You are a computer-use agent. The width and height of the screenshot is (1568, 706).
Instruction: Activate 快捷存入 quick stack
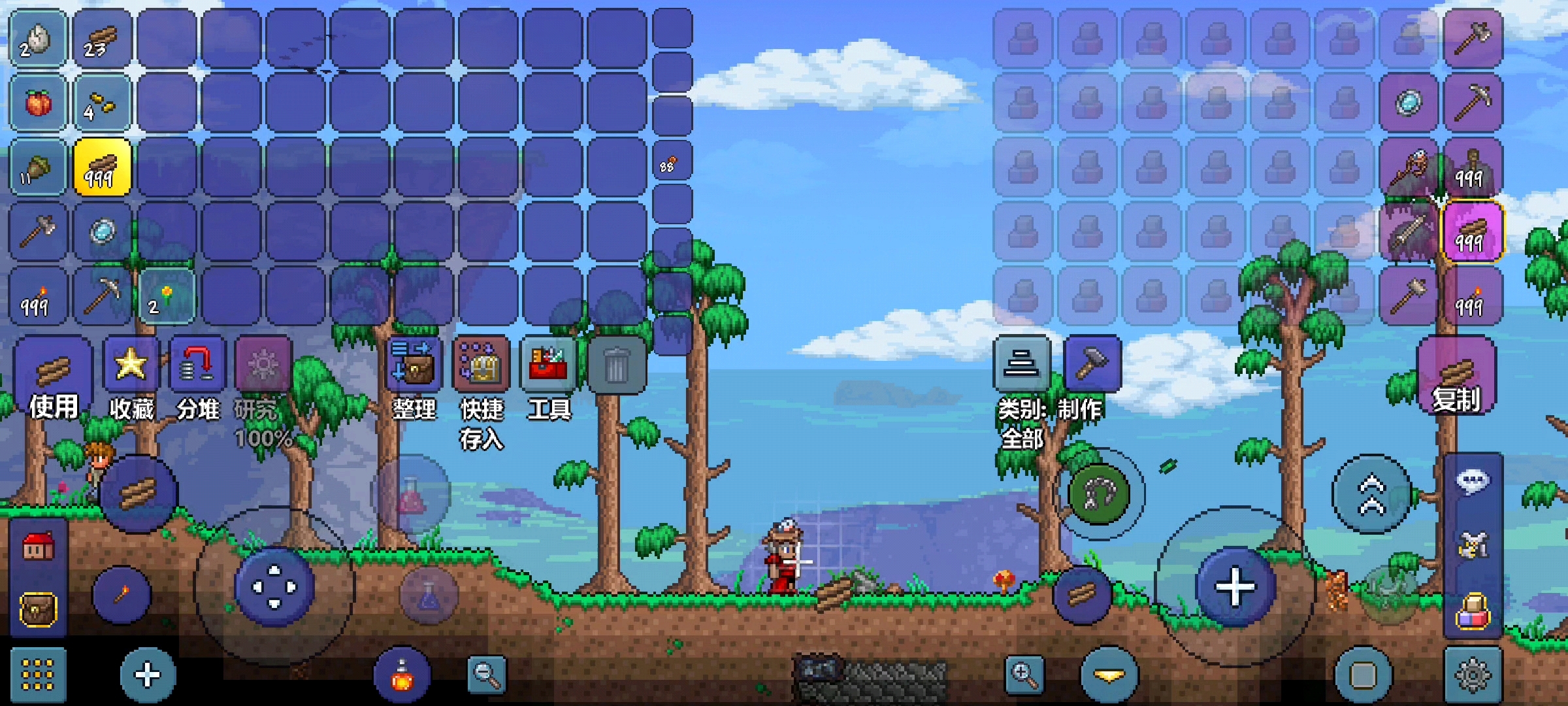(x=482, y=366)
